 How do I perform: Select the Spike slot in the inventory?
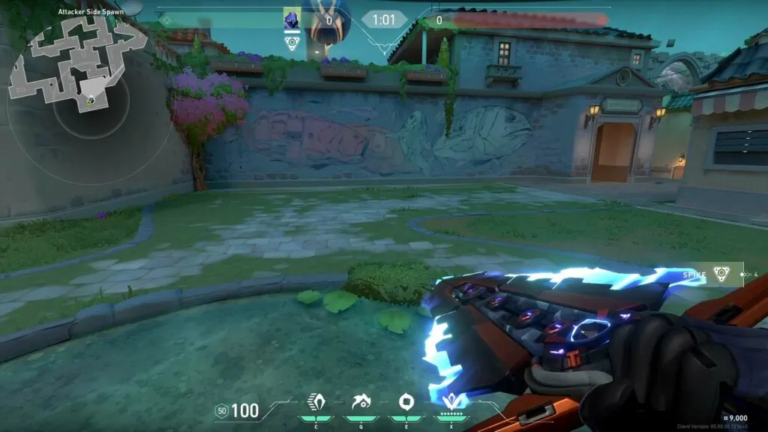[x=719, y=273]
